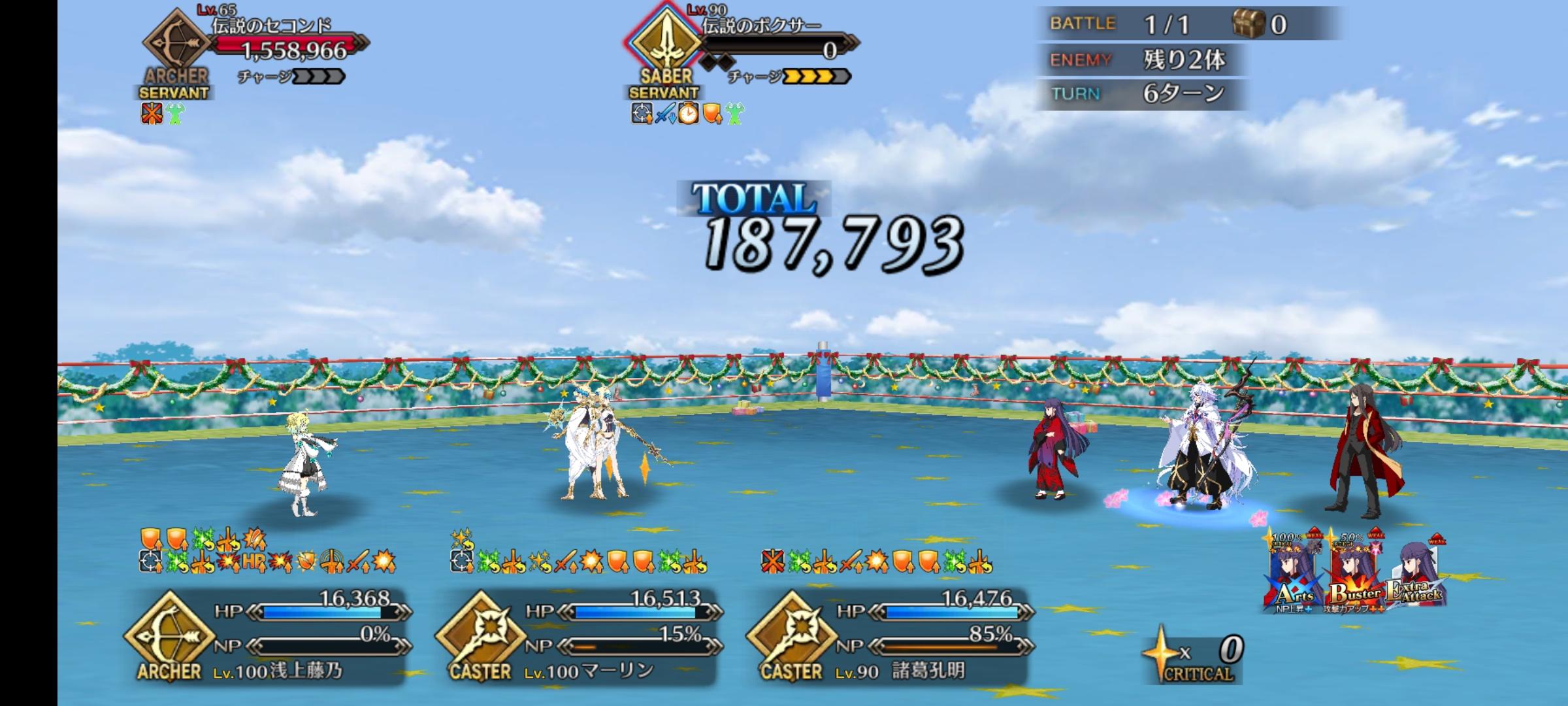Image resolution: width=1568 pixels, height=706 pixels.
Task: Target the enemy Saber 伝説のボクサー panel
Action: coord(742,49)
